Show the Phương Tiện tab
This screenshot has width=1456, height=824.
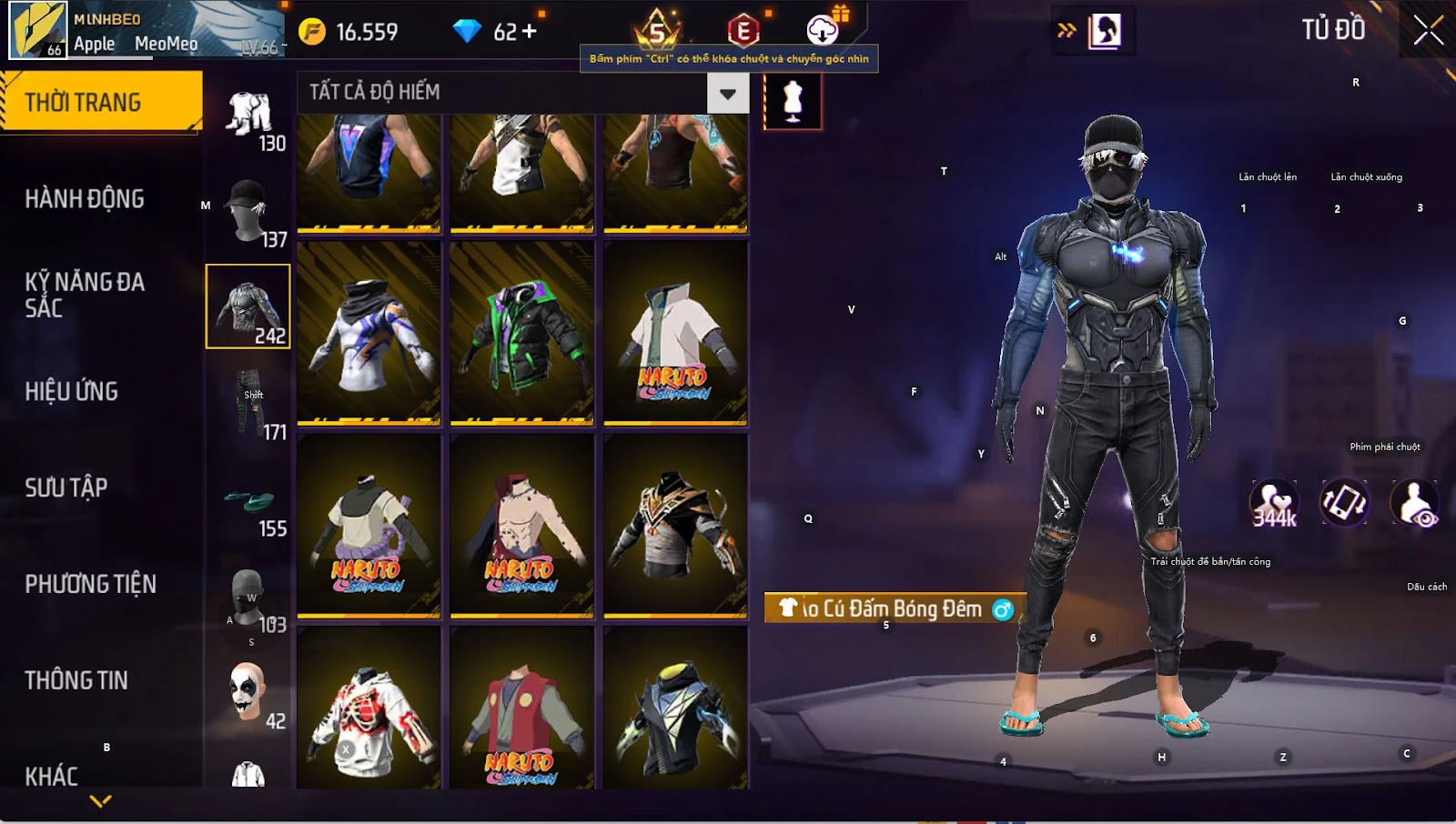tap(90, 584)
